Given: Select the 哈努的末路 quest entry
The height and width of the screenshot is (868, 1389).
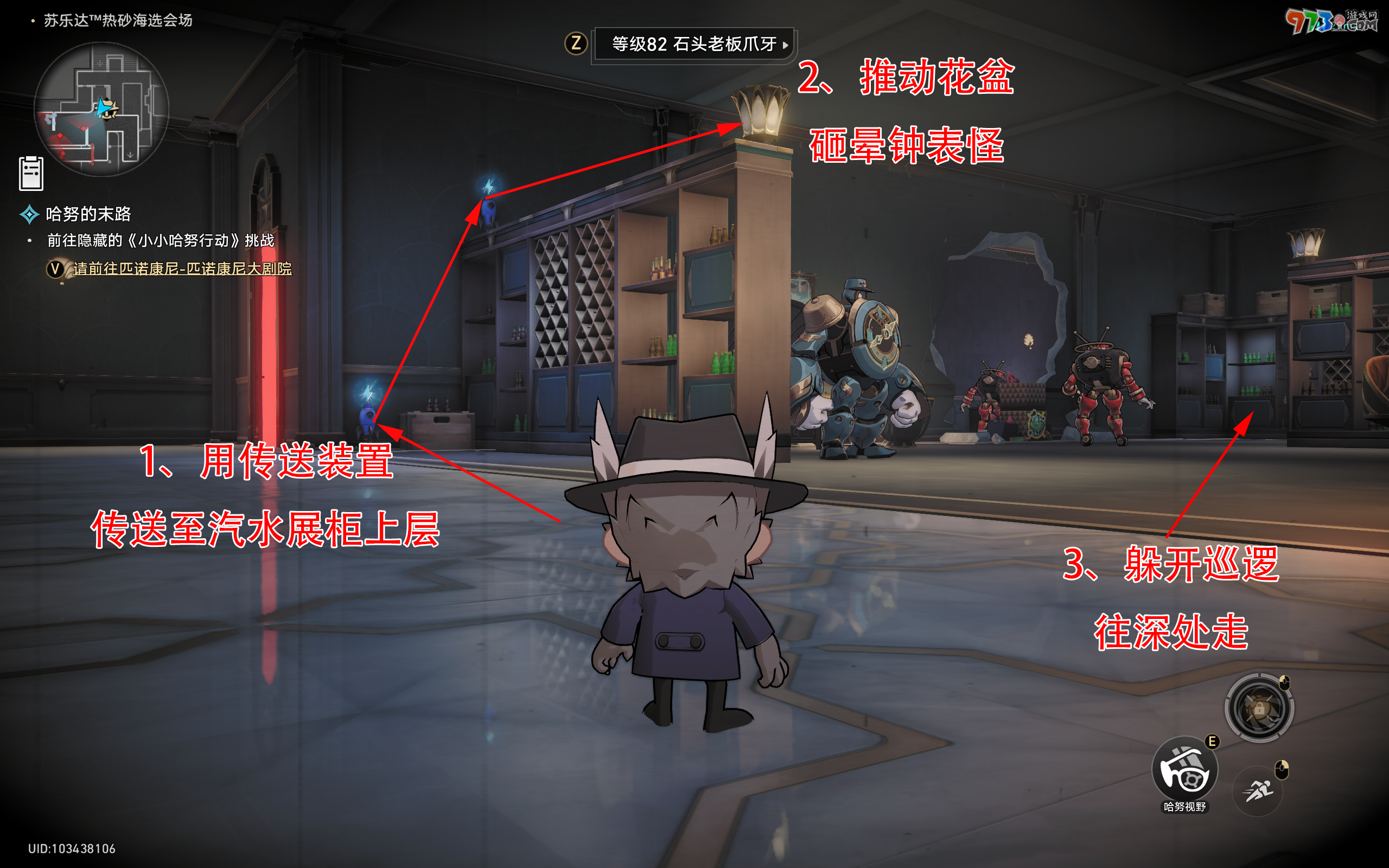Looking at the screenshot, I should pyautogui.click(x=89, y=215).
